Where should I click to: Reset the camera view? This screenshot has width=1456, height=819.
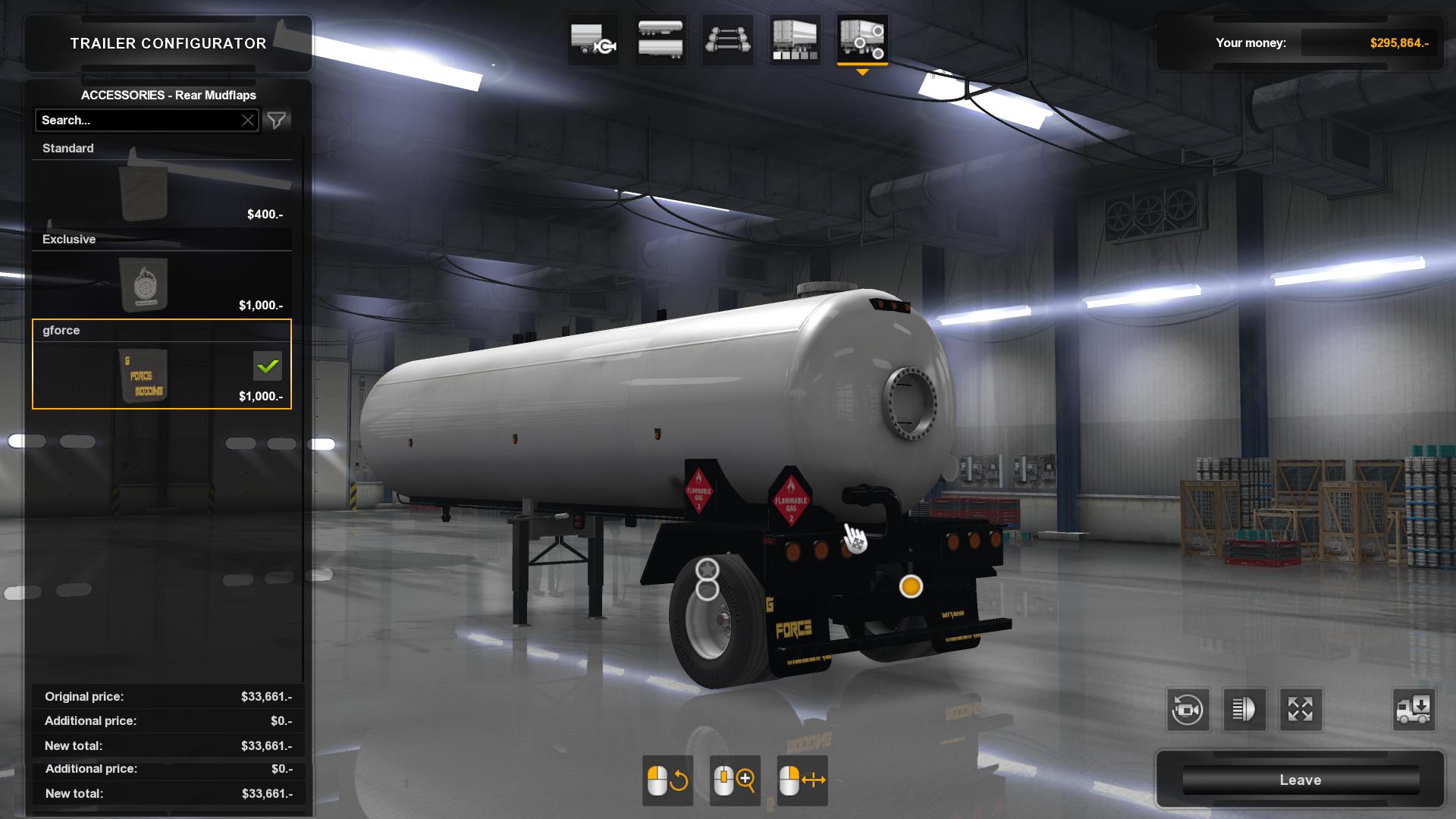(1187, 710)
